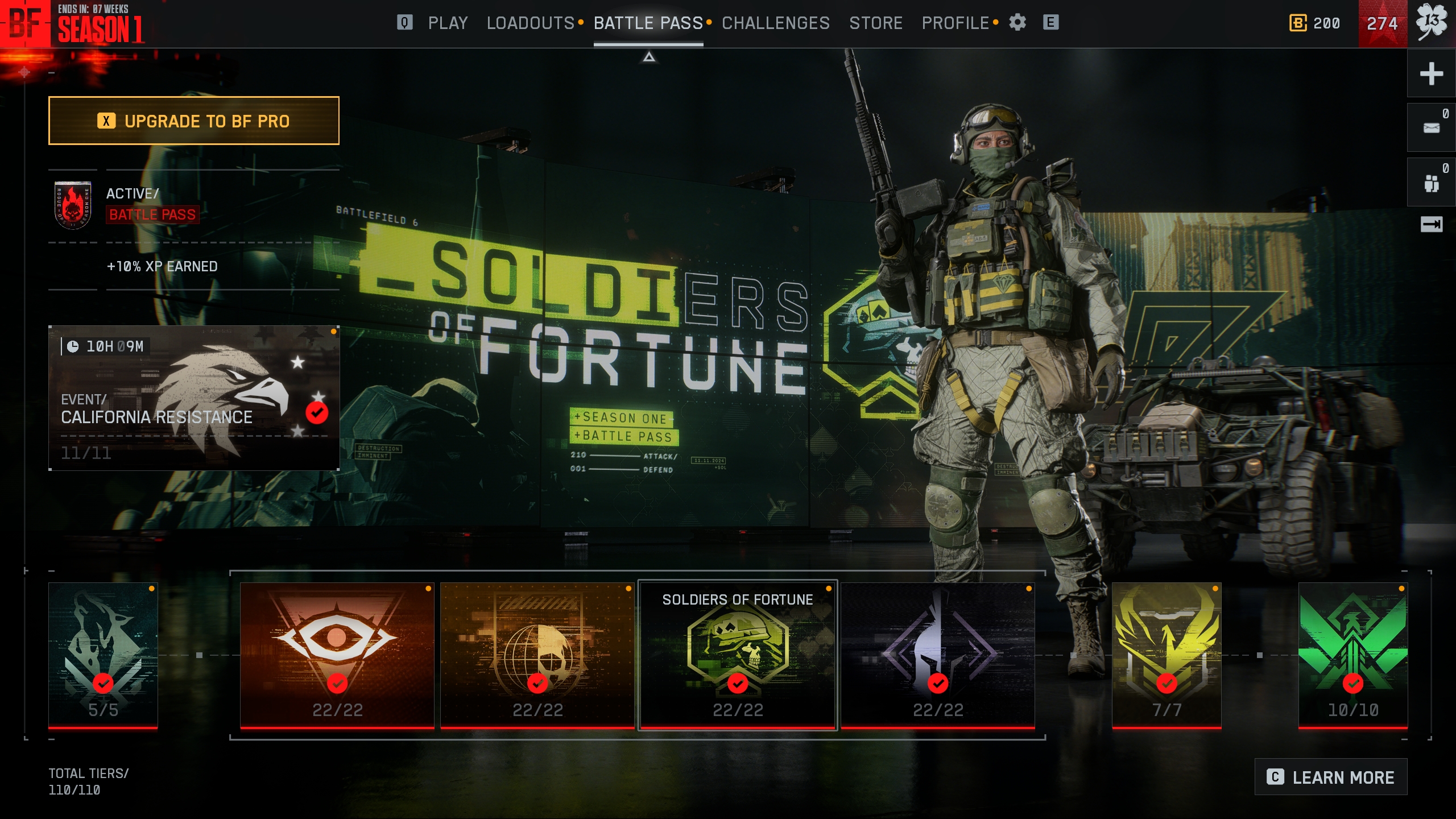The image size is (1456, 819).
Task: Open settings via the gear icon
Action: point(1017,23)
